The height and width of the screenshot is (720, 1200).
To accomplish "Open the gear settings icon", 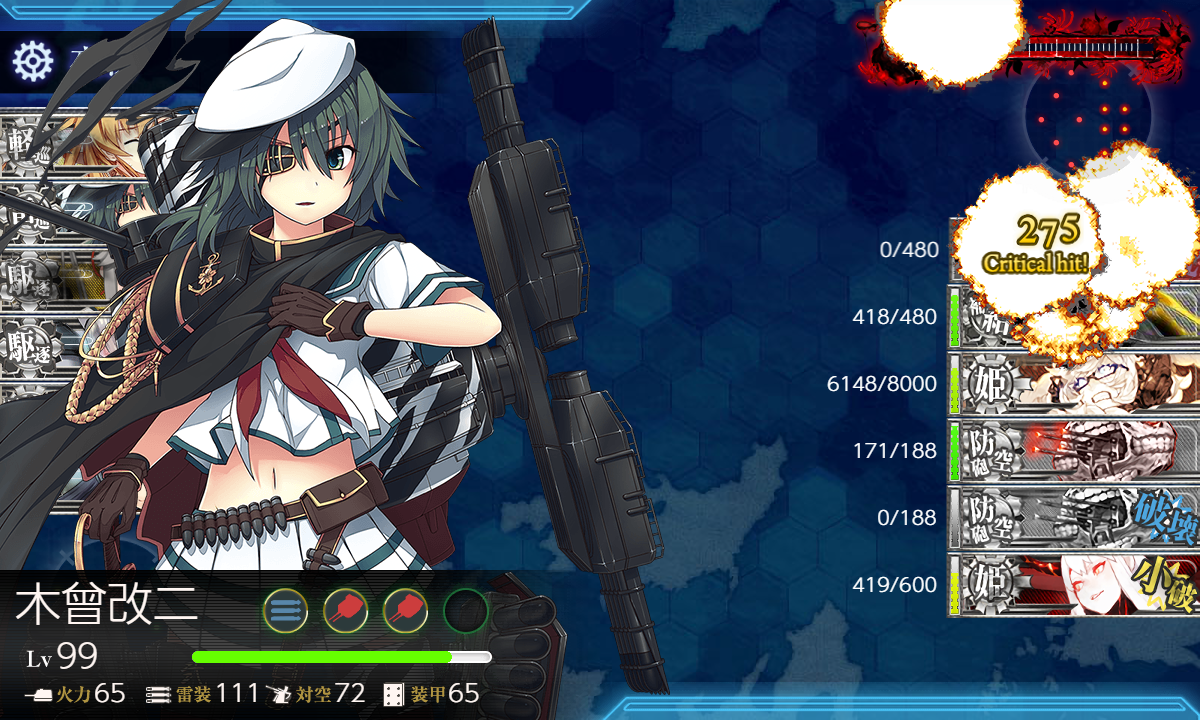I will coord(32,62).
